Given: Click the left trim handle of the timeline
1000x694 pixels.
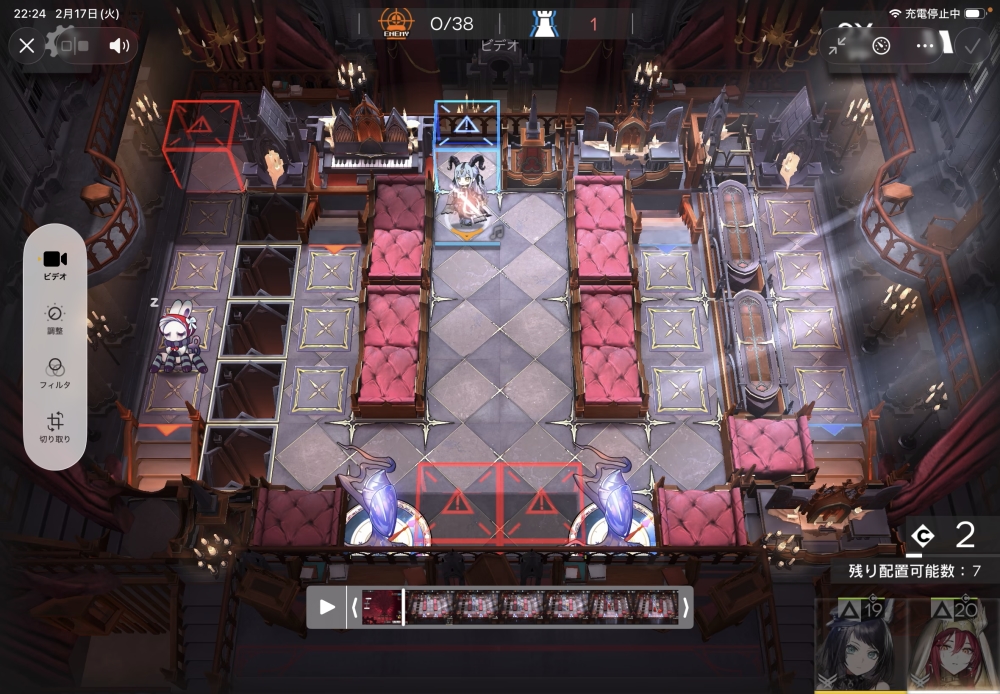Looking at the screenshot, I should [x=353, y=607].
